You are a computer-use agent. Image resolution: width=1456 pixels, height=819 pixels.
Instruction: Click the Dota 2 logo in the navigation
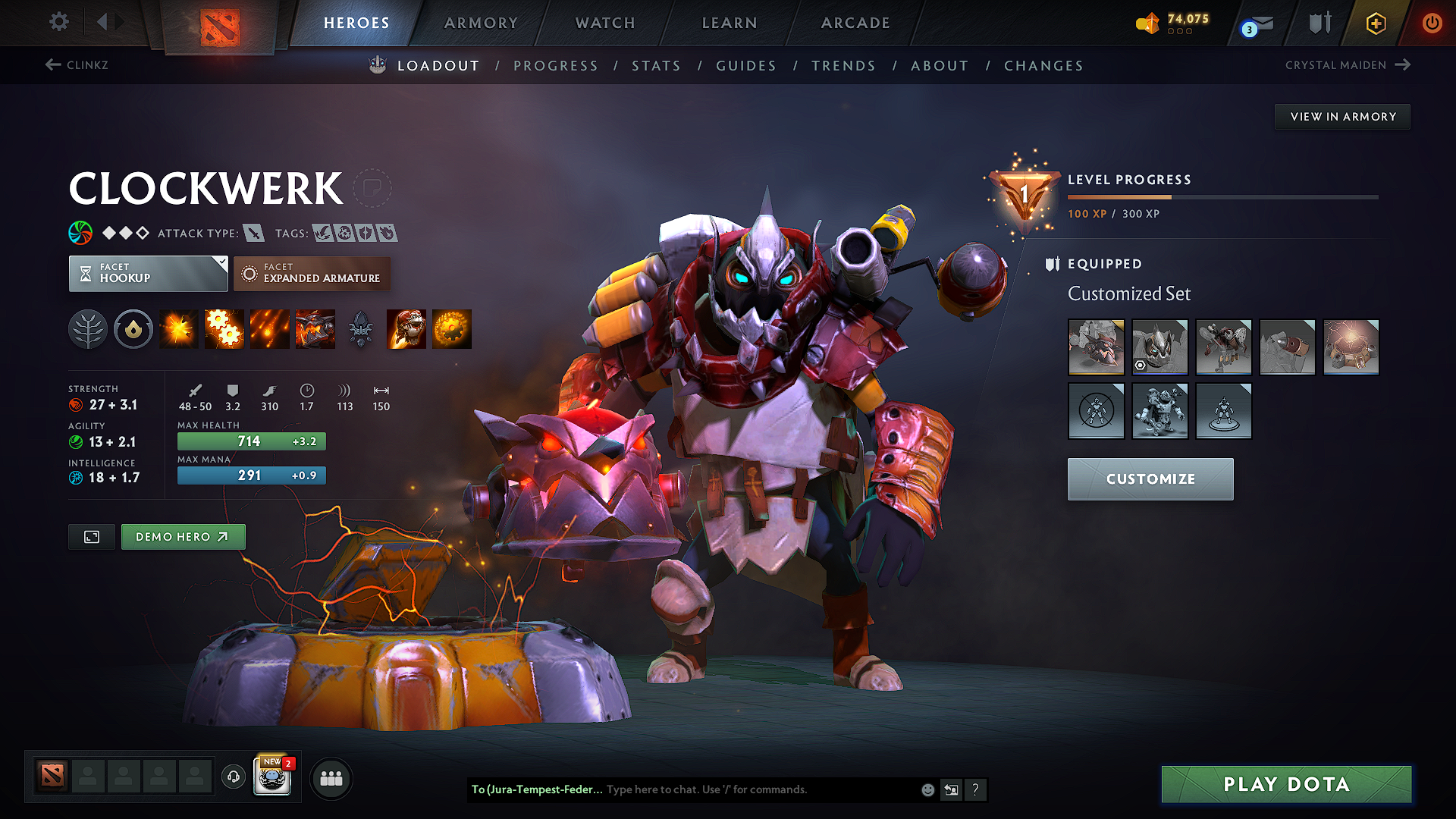218,23
